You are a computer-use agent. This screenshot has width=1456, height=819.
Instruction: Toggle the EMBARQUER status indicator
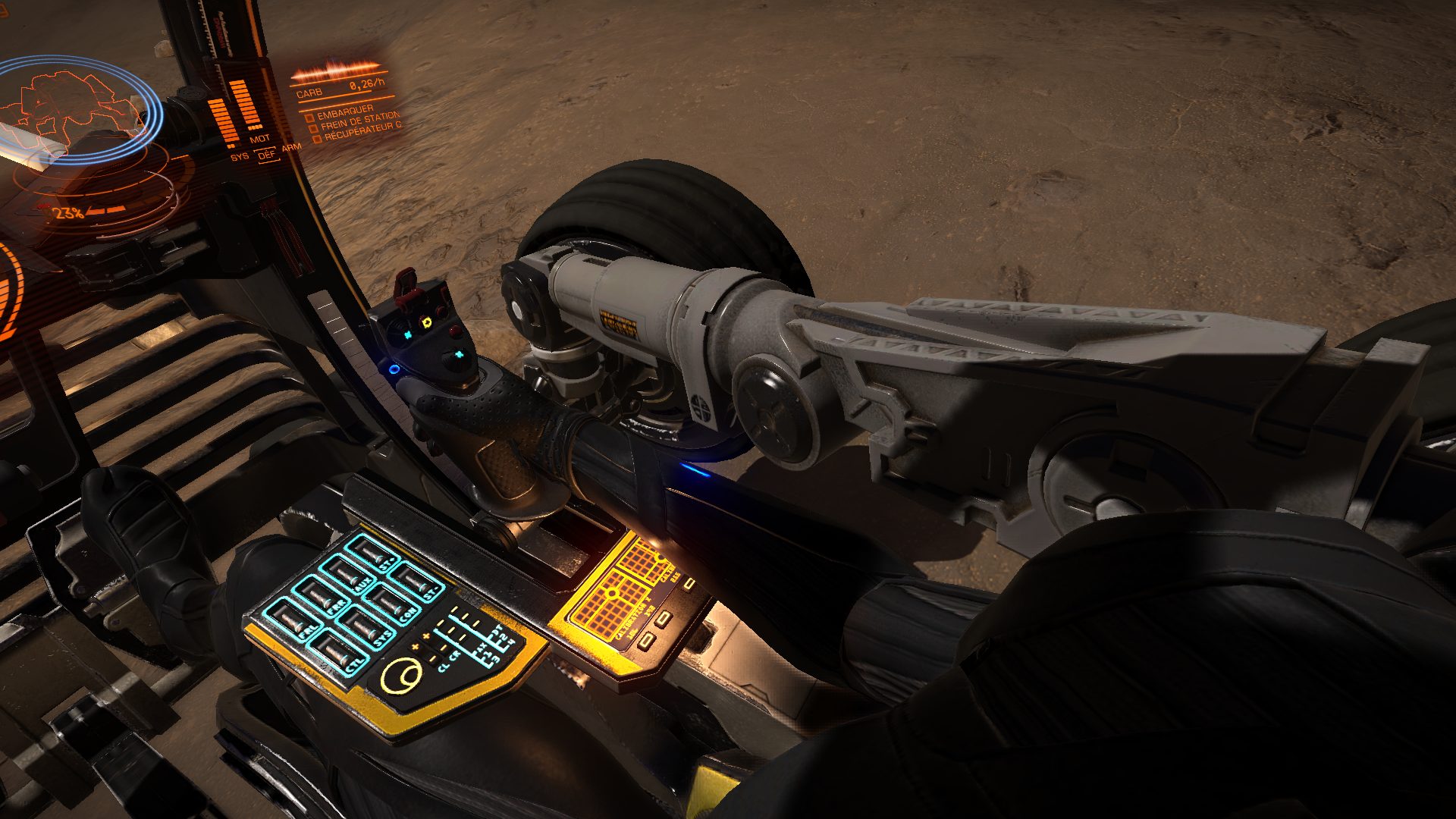pos(310,118)
